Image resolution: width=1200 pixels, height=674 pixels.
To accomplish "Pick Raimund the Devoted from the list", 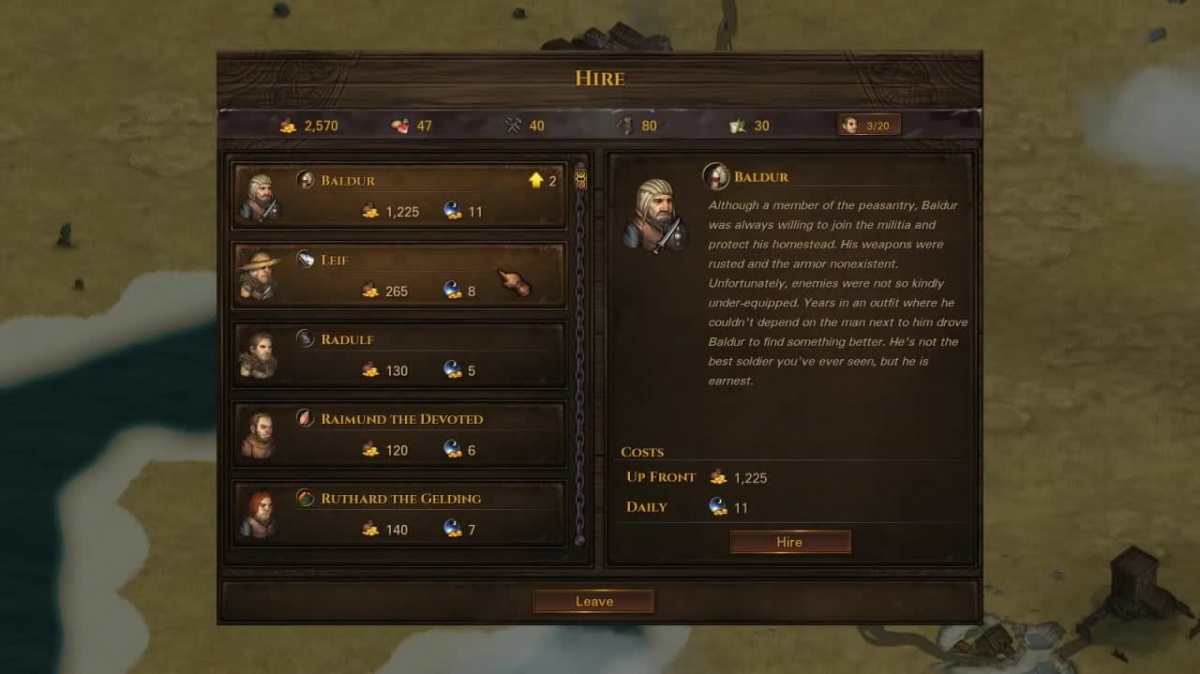I will click(400, 434).
